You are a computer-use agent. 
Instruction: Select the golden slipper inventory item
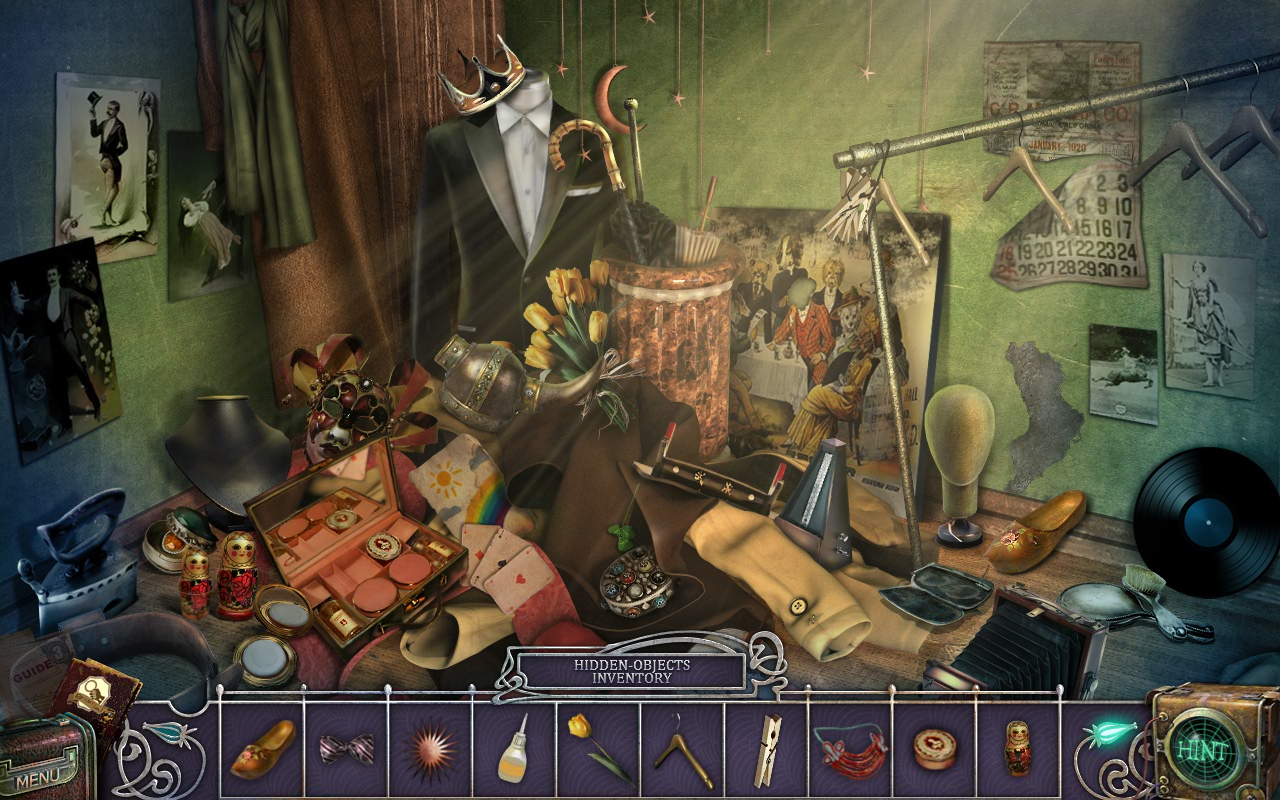click(x=262, y=749)
